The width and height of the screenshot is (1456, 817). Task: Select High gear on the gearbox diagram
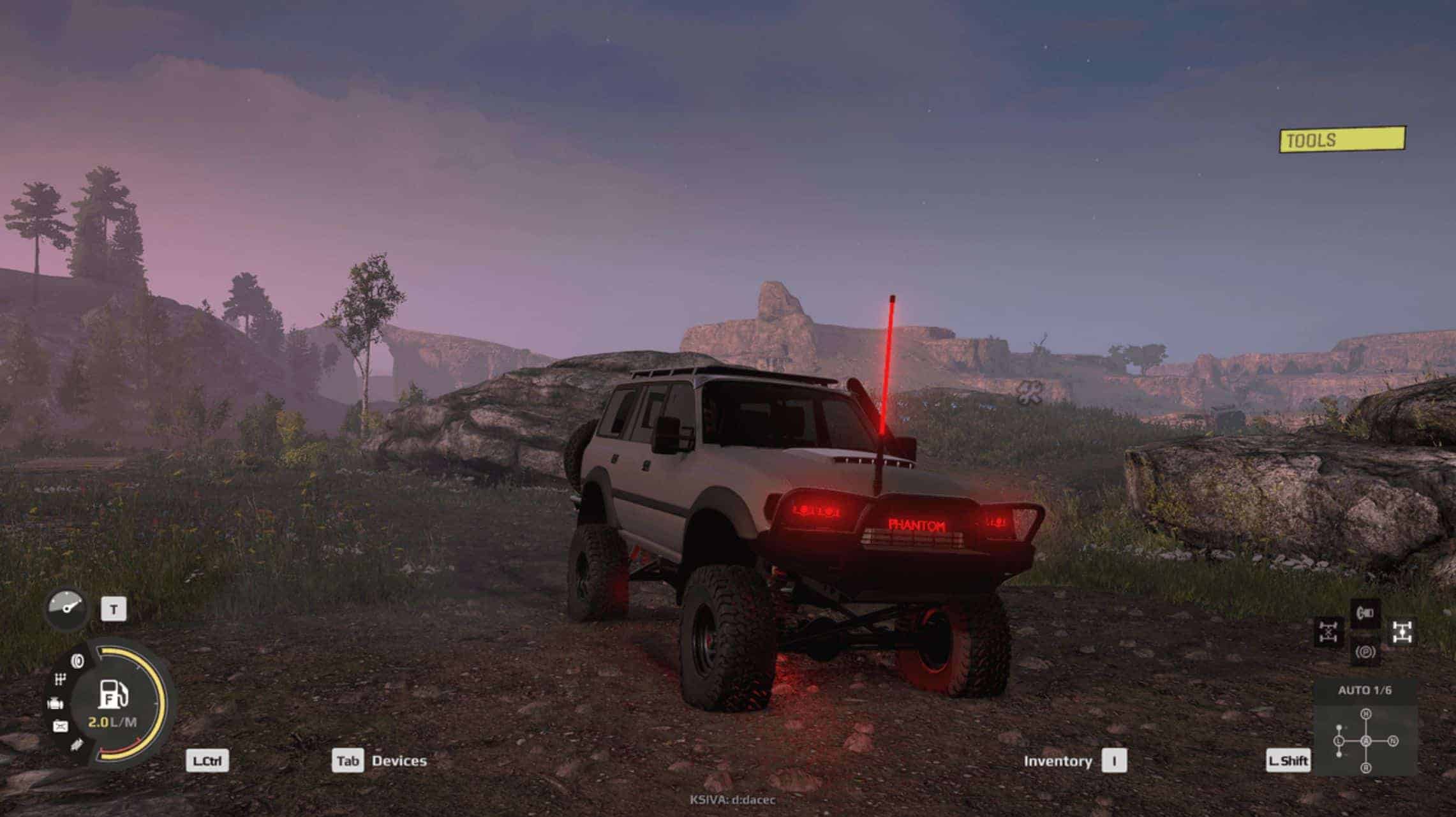pos(1366,714)
